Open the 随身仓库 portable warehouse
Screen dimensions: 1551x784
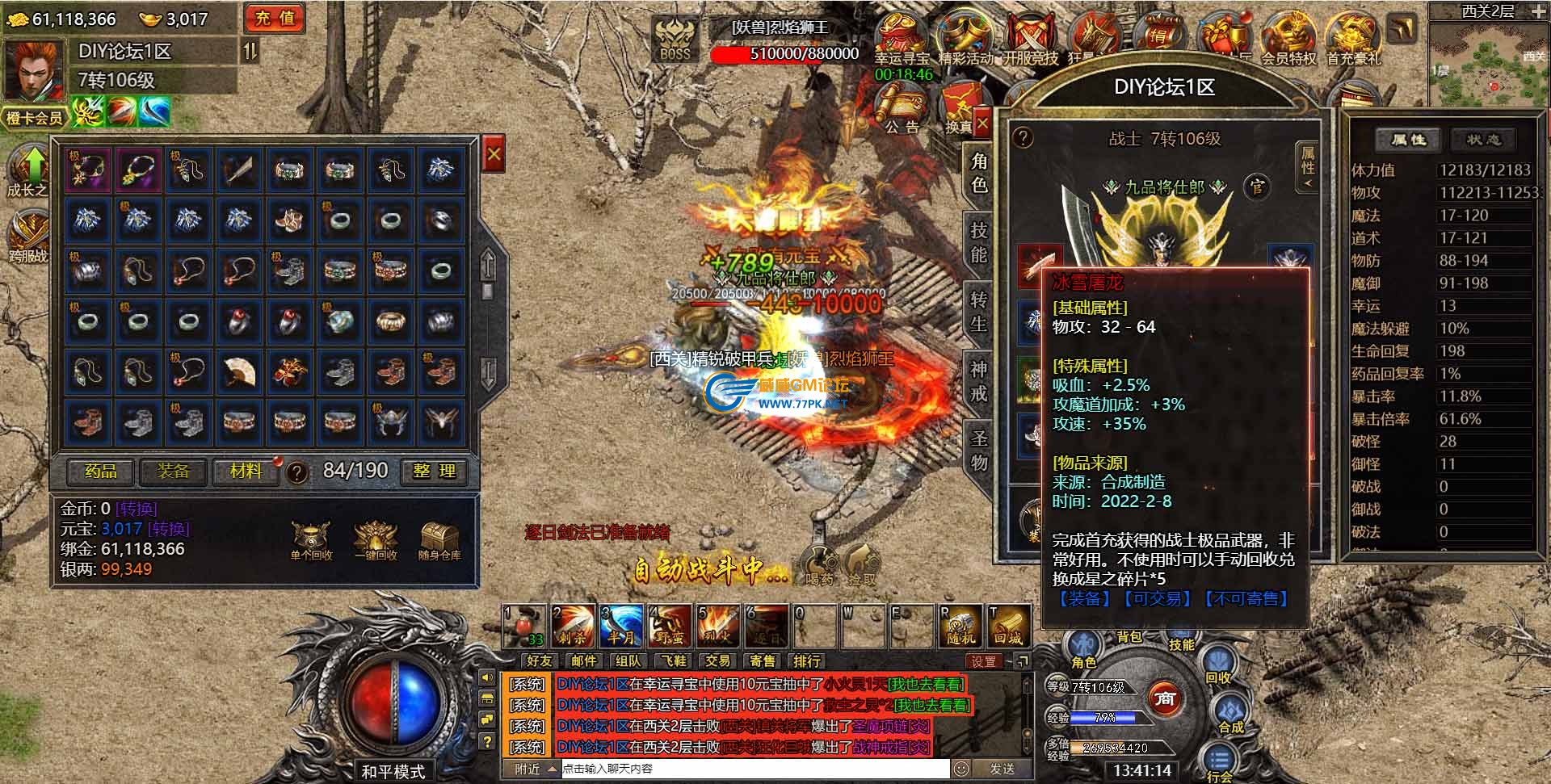[439, 540]
